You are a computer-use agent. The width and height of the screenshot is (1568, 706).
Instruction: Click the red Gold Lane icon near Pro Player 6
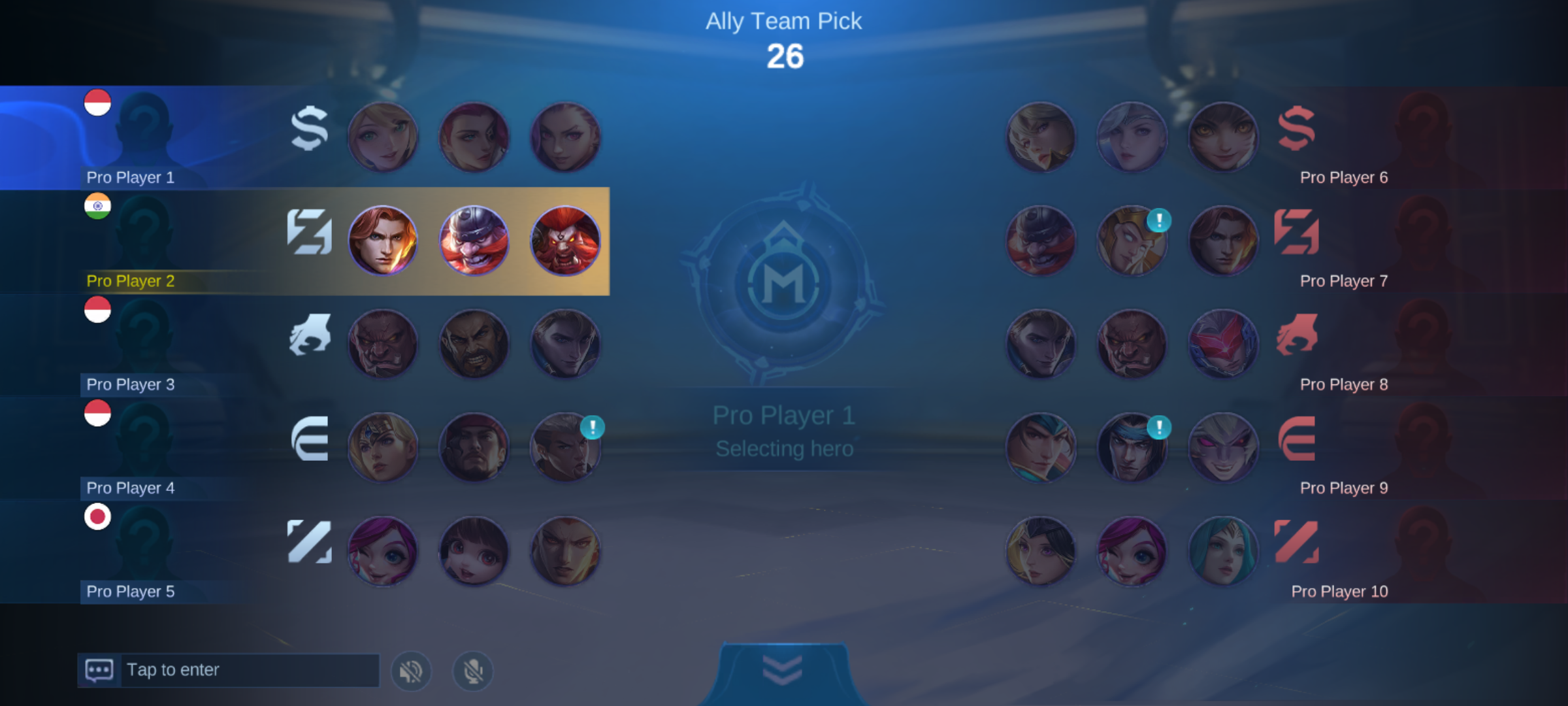[1297, 129]
